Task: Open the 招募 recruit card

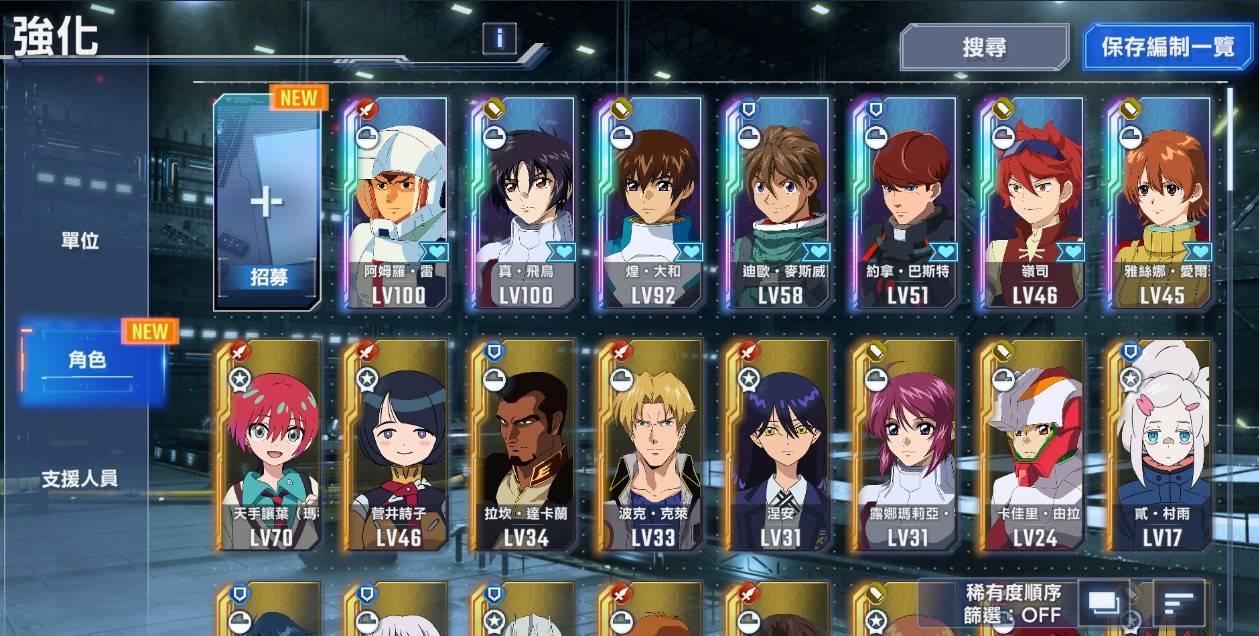Action: click(267, 203)
